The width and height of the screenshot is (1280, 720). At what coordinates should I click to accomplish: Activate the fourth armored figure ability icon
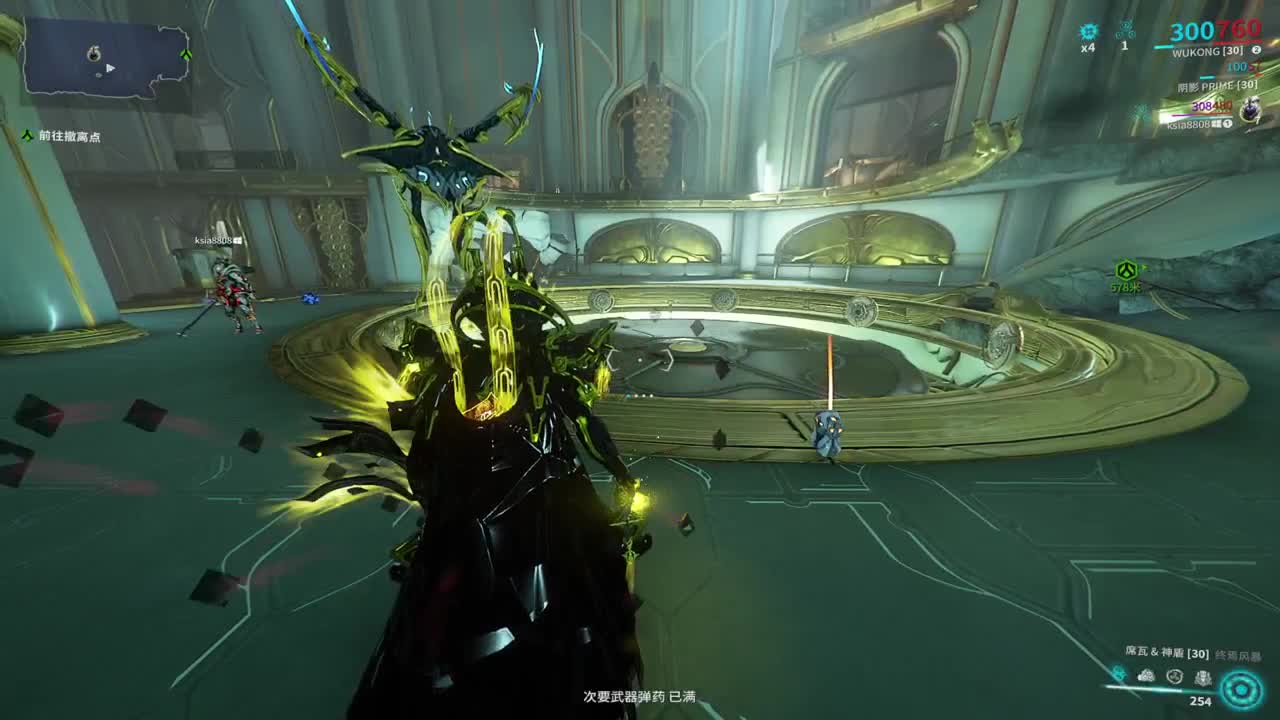[x=1203, y=677]
